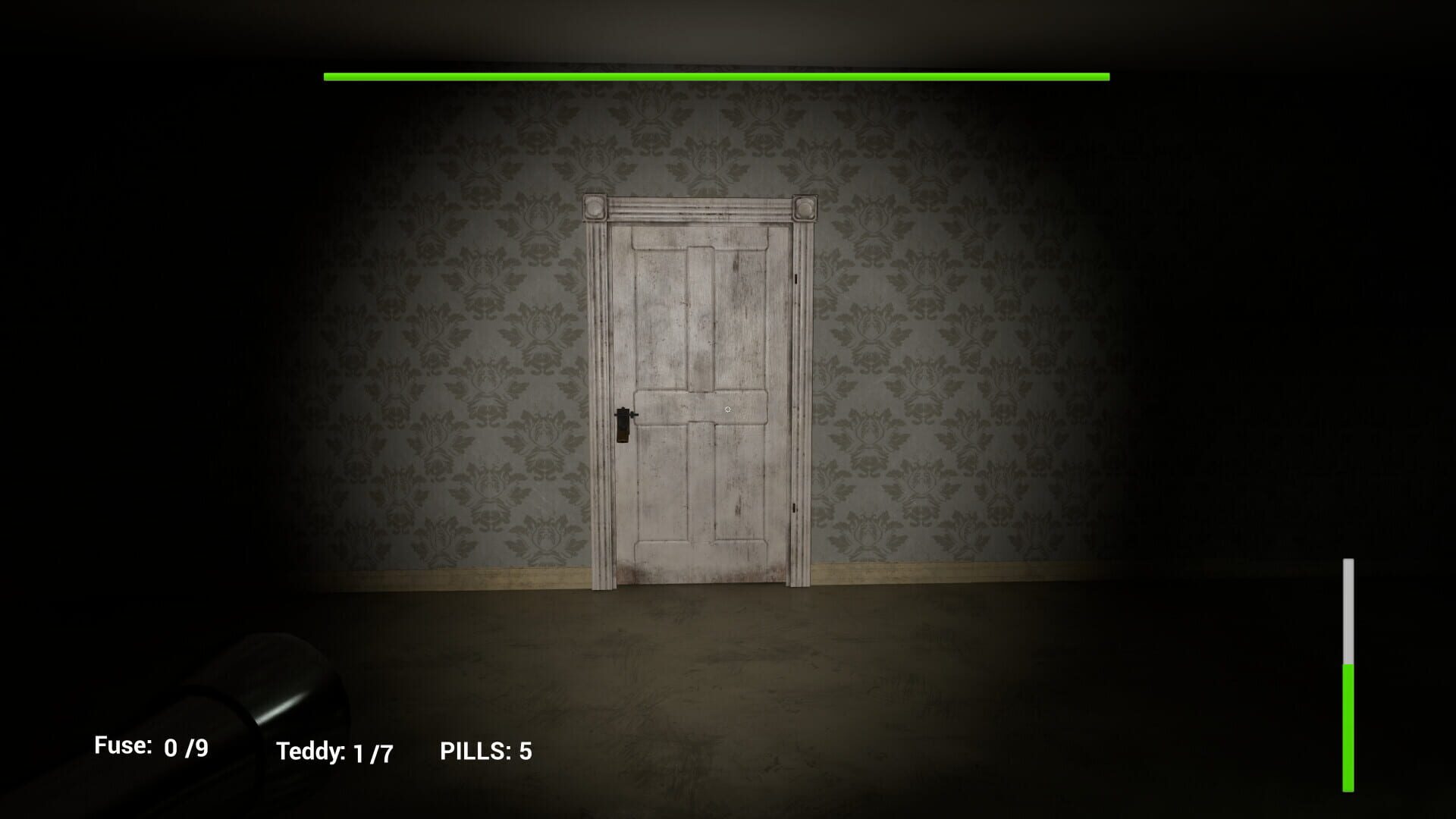
Task: Click the crosshair dot at screen center
Action: tap(726, 408)
